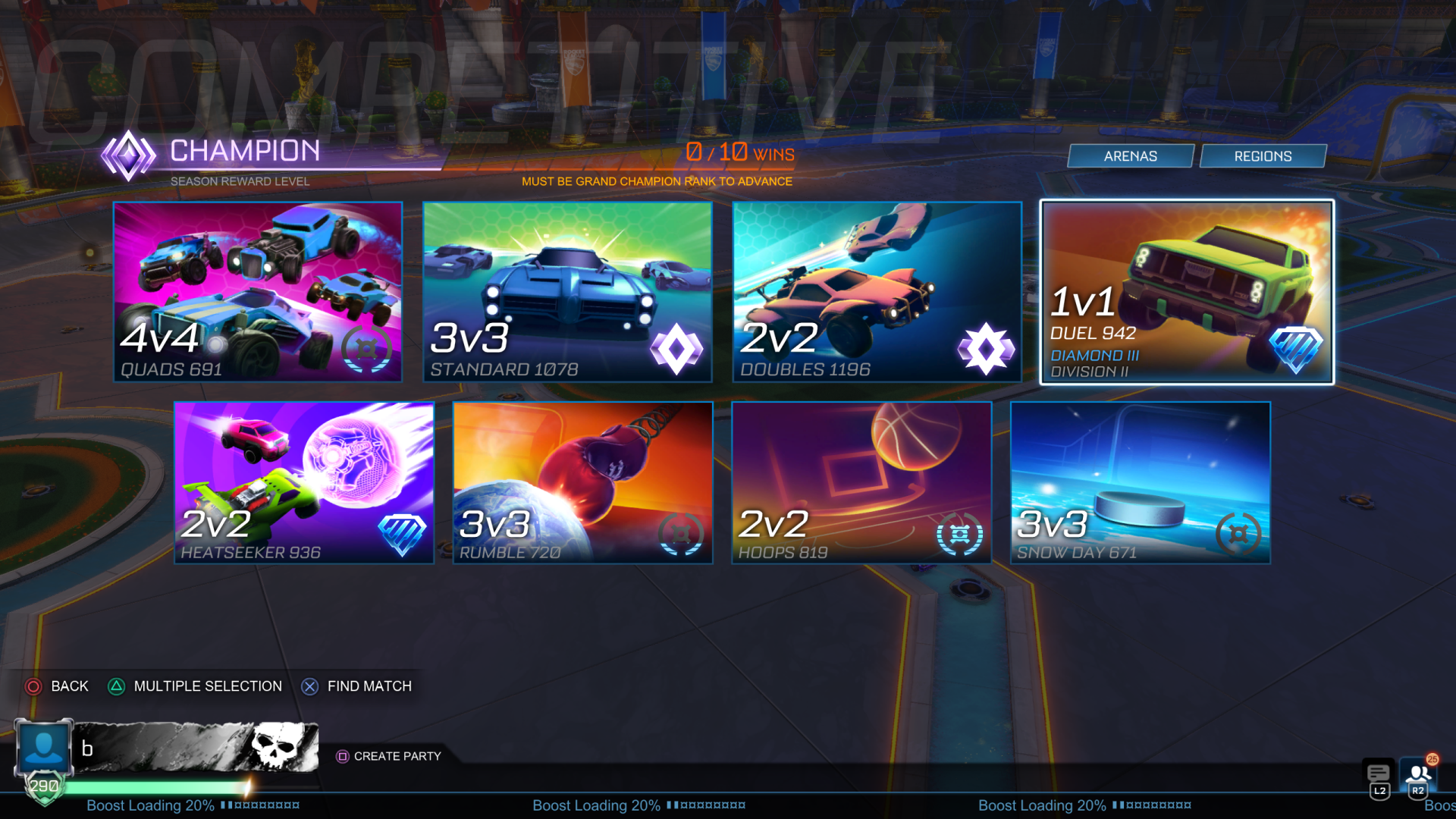Open the Regions selector

(x=1263, y=155)
